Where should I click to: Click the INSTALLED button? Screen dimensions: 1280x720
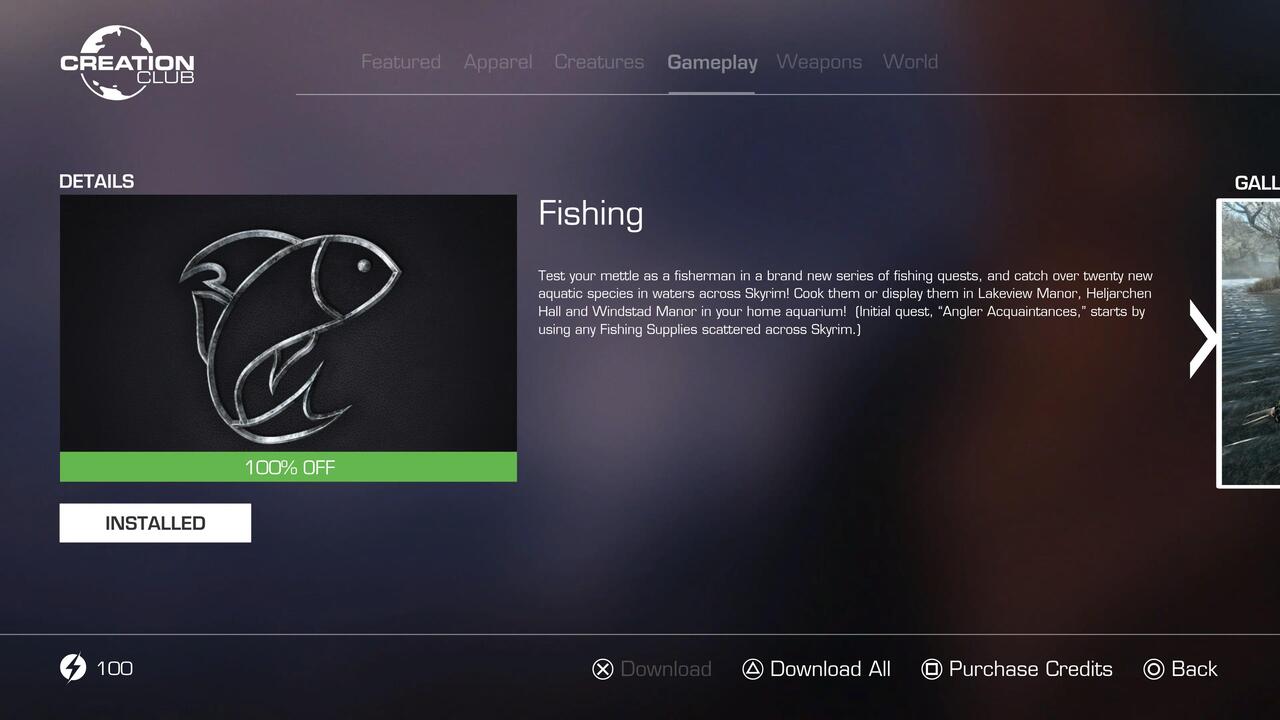pyautogui.click(x=155, y=522)
